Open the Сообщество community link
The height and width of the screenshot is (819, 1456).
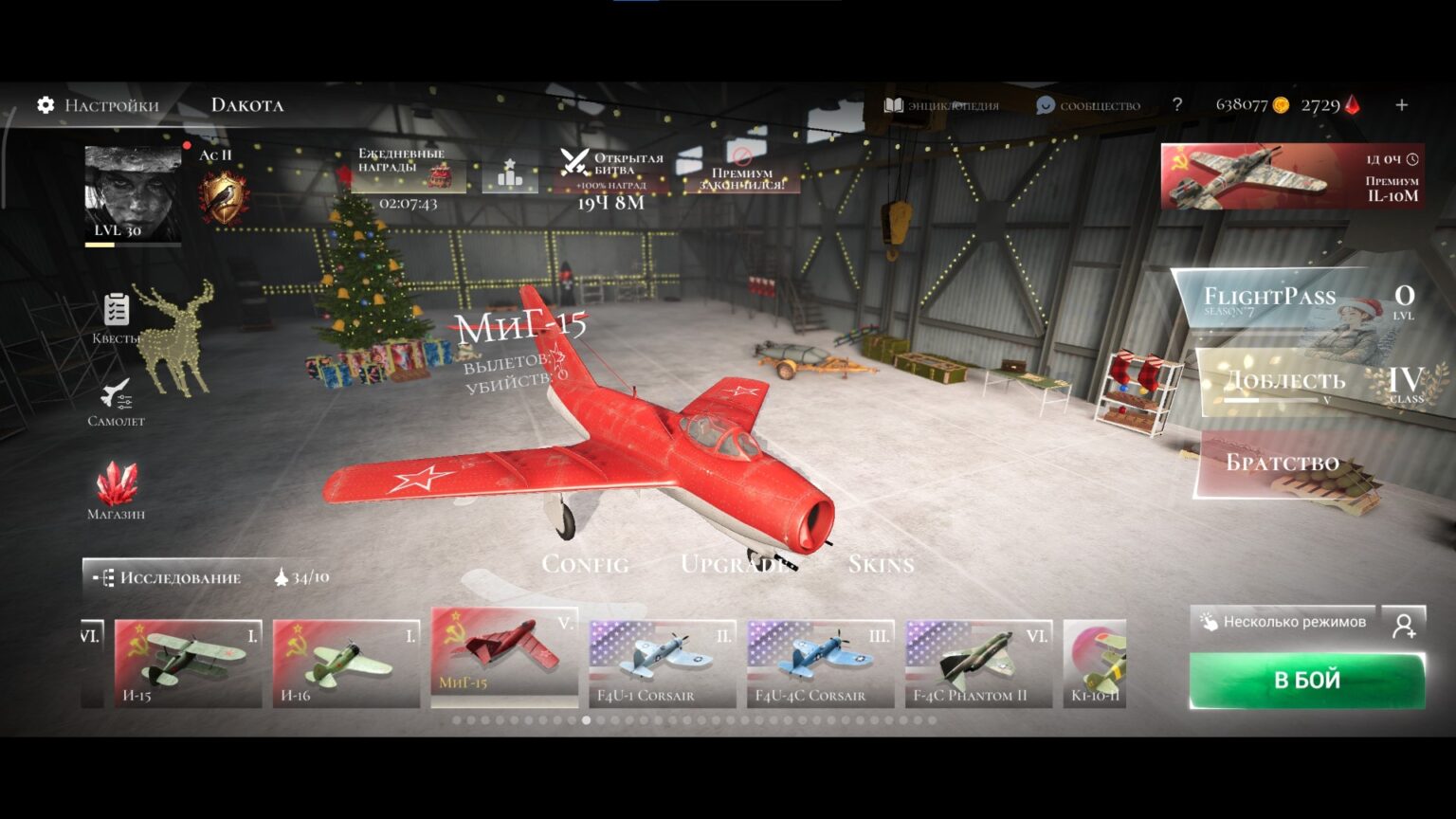pyautogui.click(x=1088, y=105)
